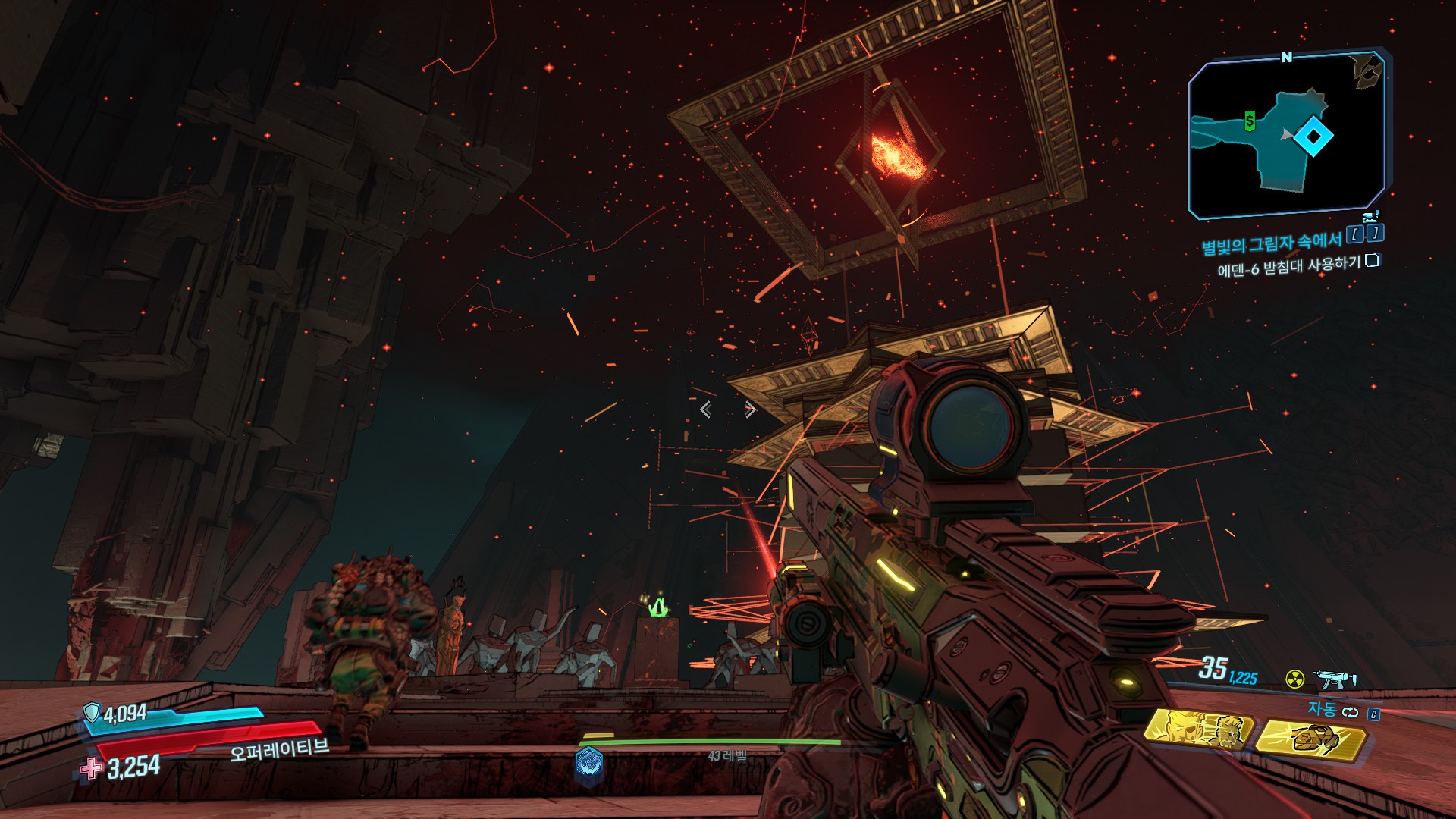
Task: Click the blue hexagonal badge beside the level
Action: (x=588, y=763)
